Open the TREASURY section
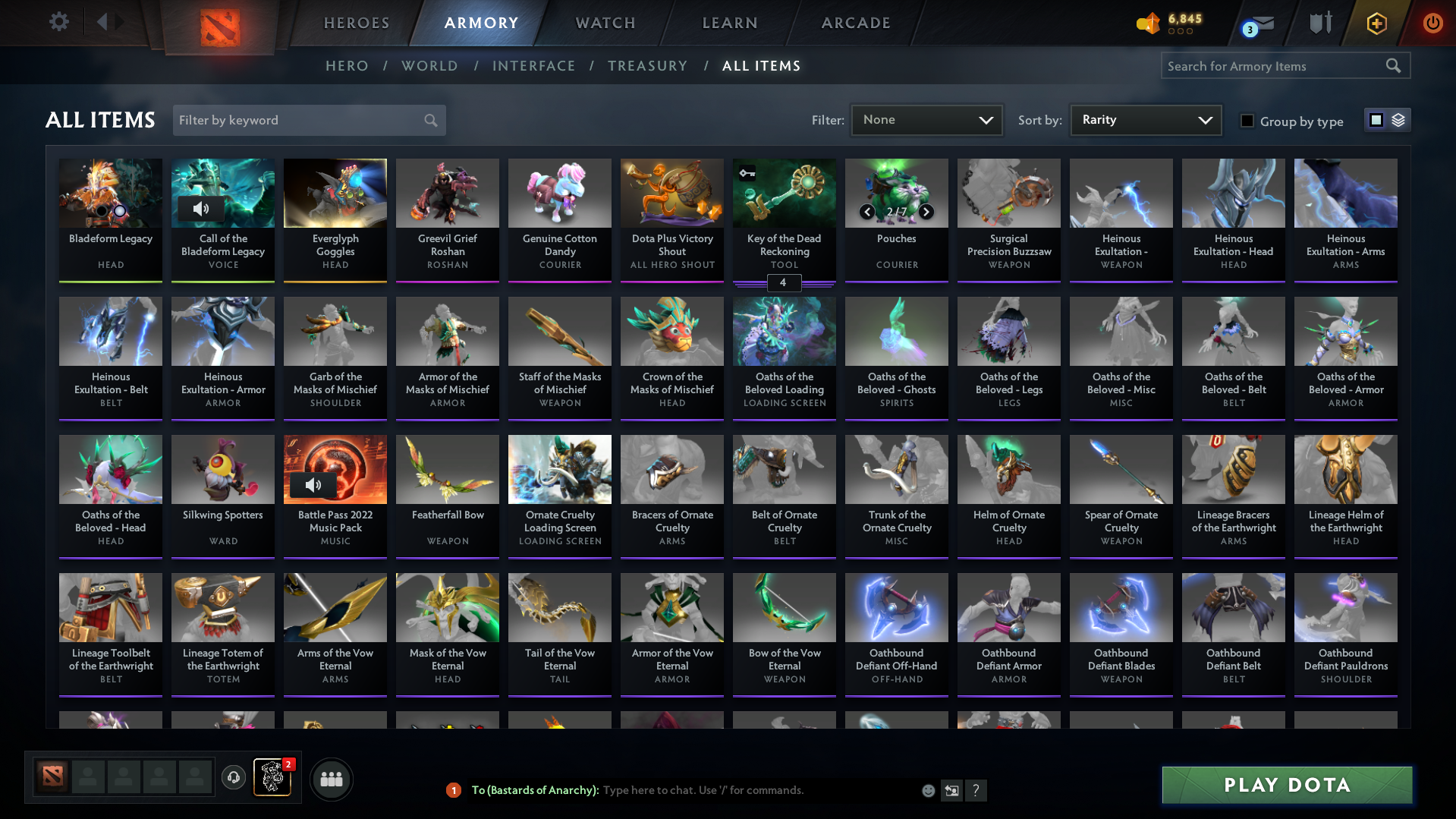The height and width of the screenshot is (819, 1456). (x=647, y=66)
